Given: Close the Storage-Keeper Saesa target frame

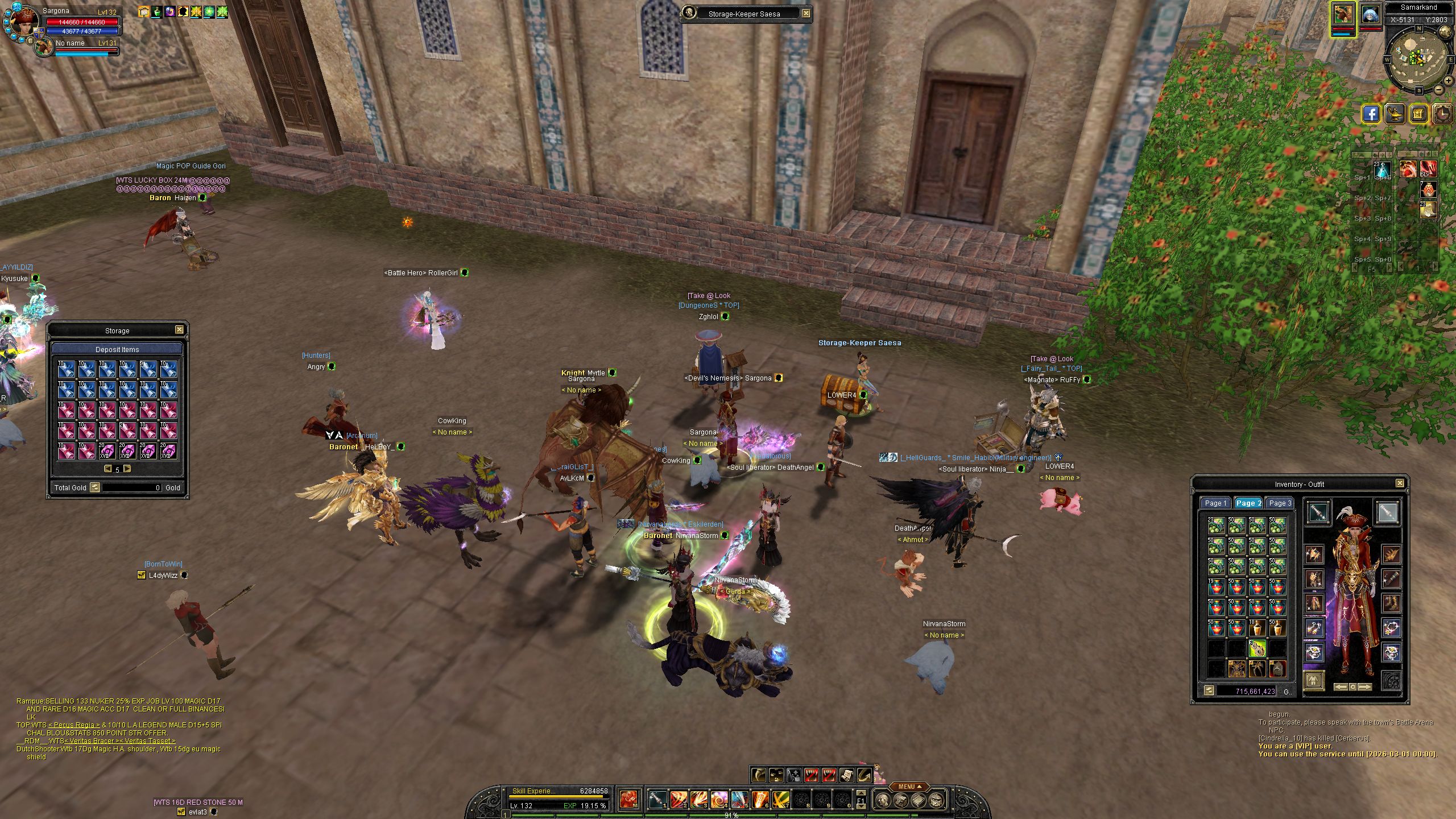Looking at the screenshot, I should [806, 14].
